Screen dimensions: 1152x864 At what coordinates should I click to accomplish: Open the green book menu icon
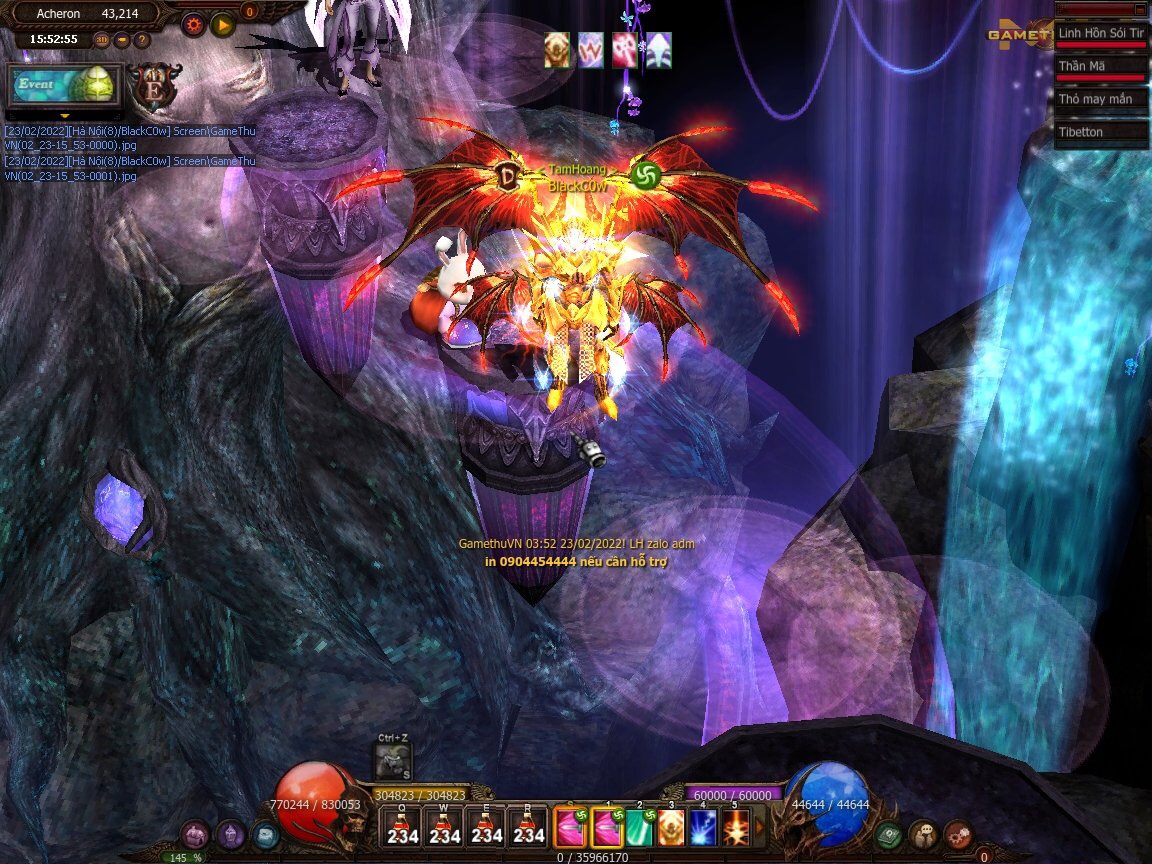click(x=887, y=833)
